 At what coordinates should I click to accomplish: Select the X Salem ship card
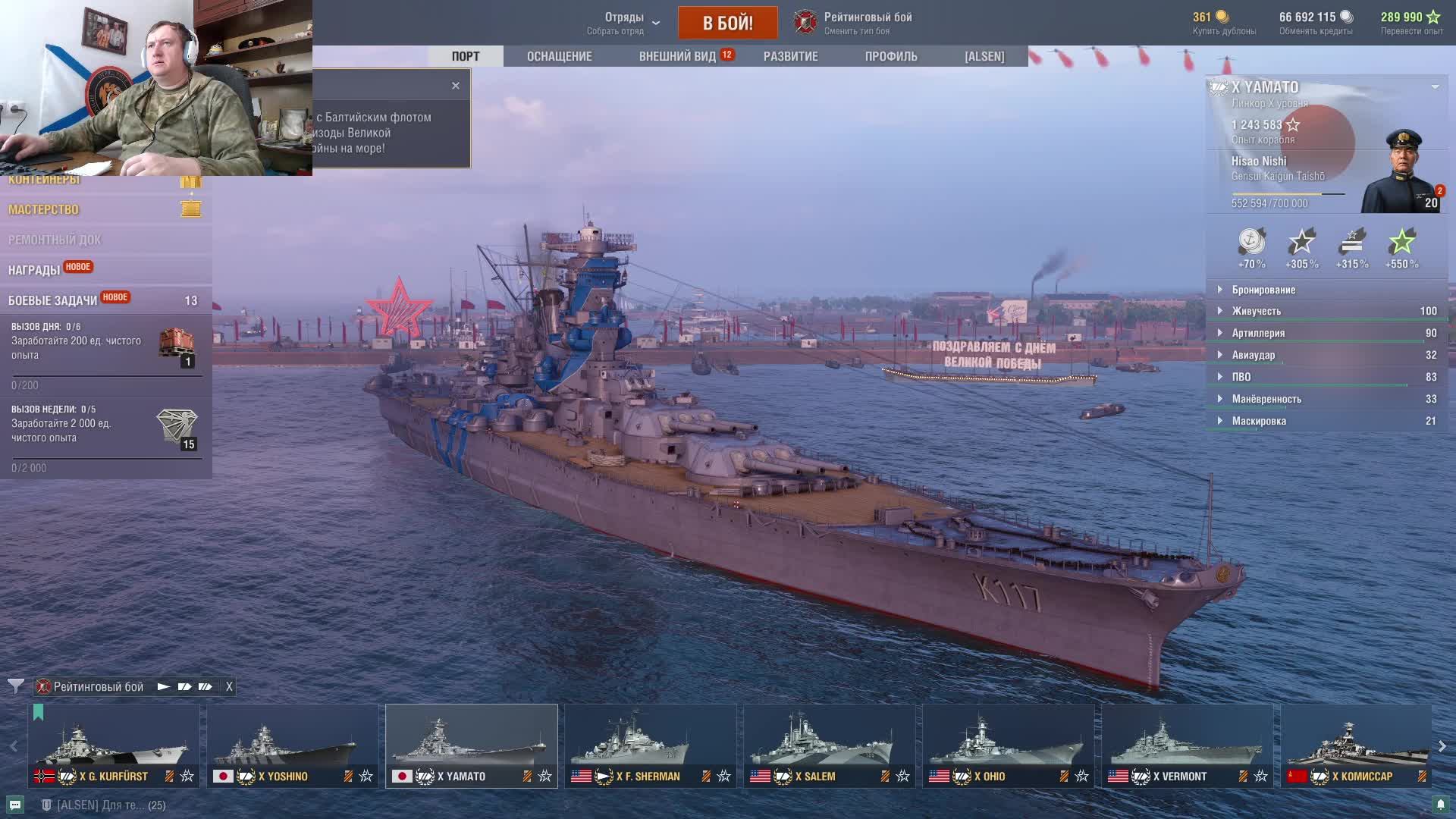829,745
